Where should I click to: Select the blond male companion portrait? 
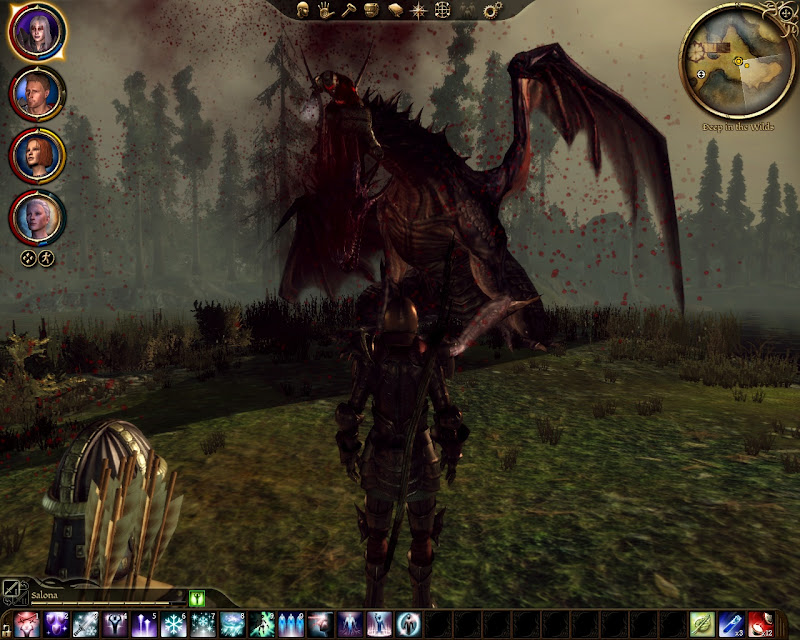pyautogui.click(x=37, y=92)
